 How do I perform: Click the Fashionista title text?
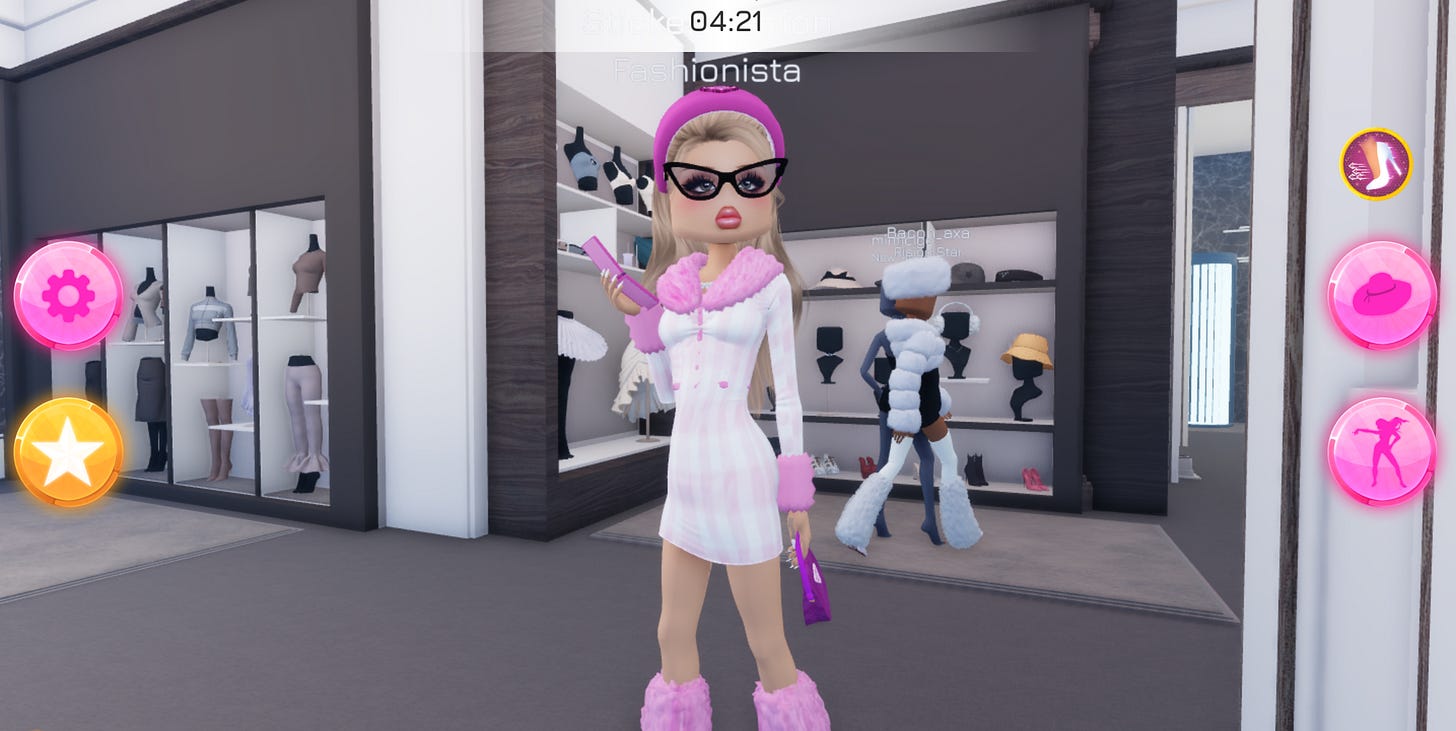click(709, 71)
